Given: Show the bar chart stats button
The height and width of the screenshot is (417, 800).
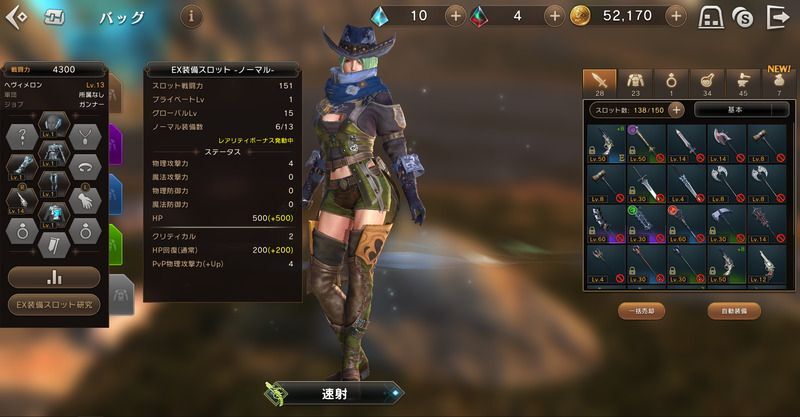Looking at the screenshot, I should point(54,277).
